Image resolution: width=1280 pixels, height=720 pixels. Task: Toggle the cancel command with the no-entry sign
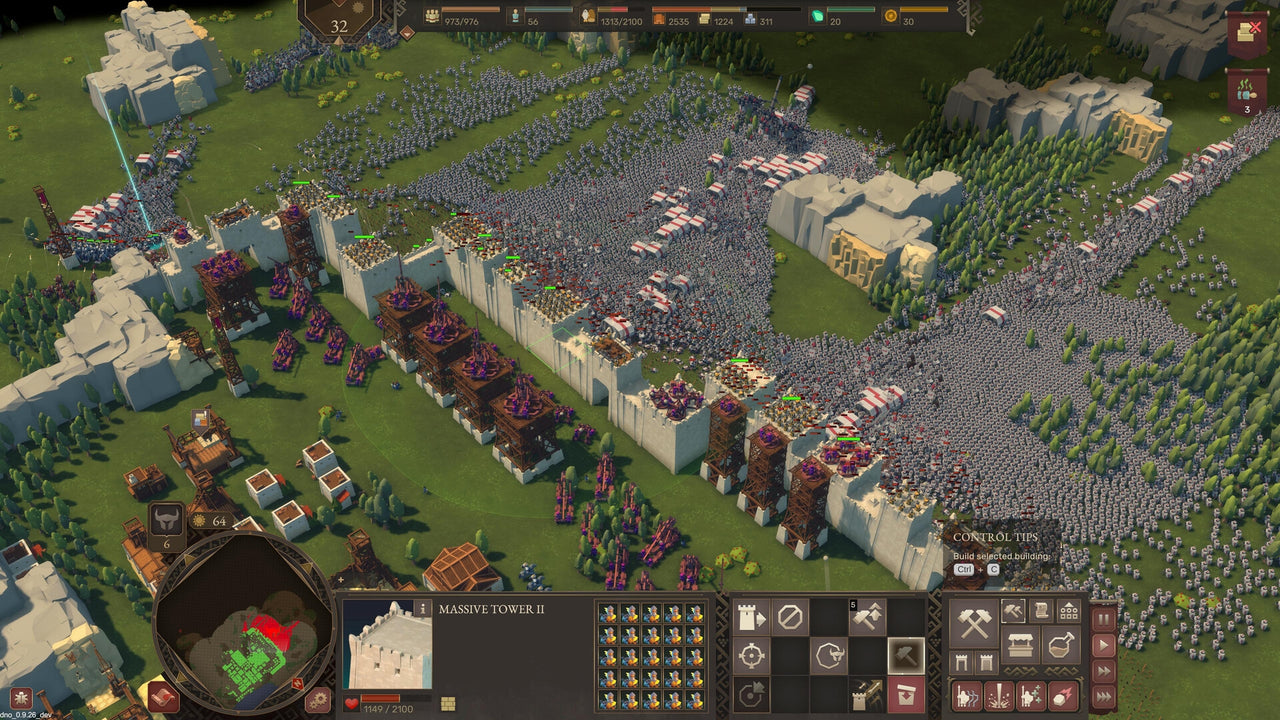[x=790, y=615]
